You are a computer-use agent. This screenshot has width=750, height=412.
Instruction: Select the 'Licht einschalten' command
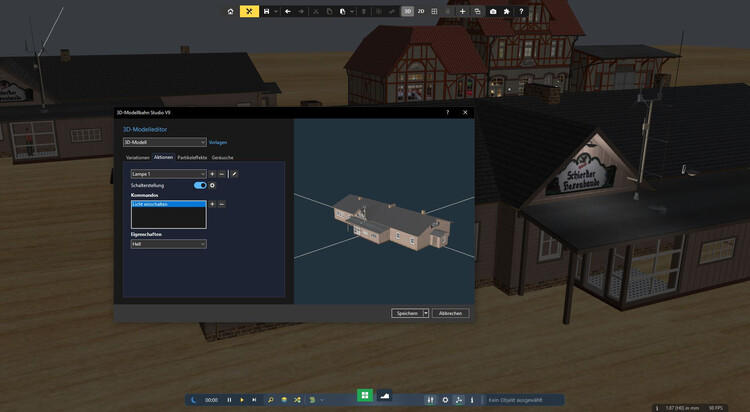[x=168, y=204]
